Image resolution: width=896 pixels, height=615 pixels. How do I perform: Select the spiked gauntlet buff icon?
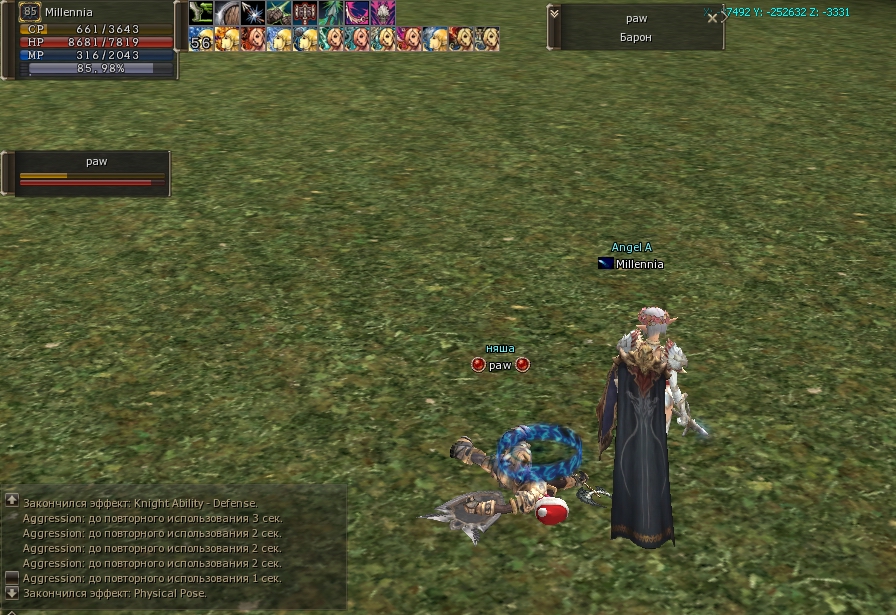pyautogui.click(x=279, y=13)
